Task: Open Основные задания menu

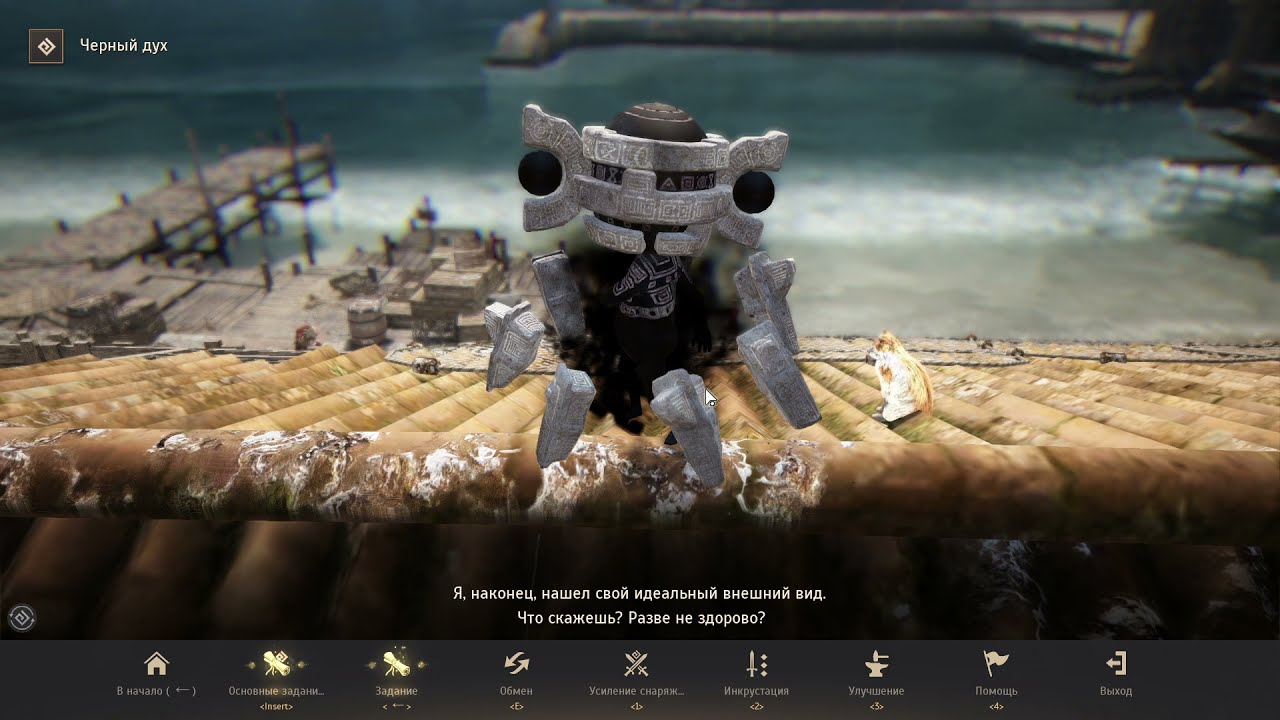Action: tap(276, 665)
